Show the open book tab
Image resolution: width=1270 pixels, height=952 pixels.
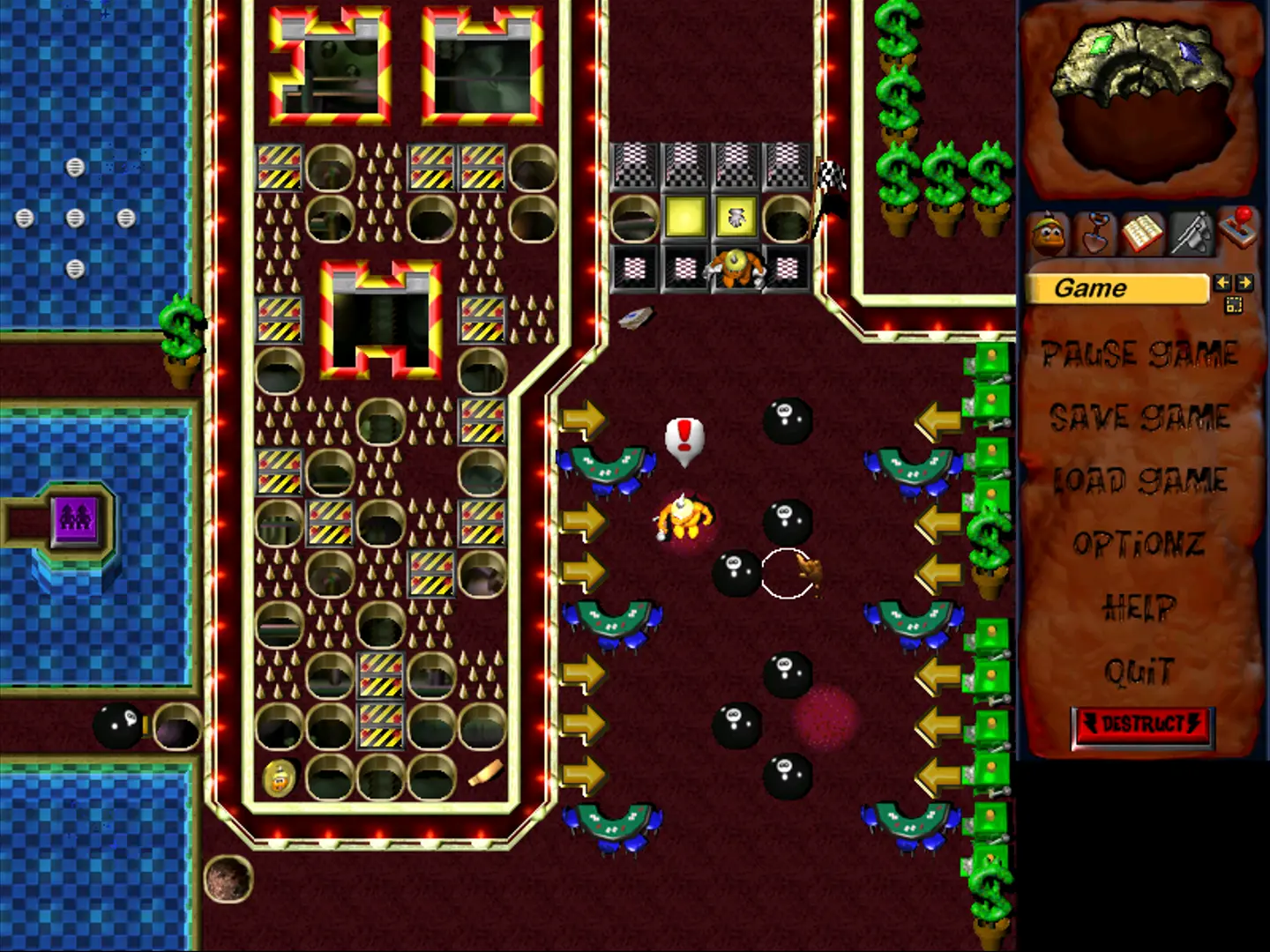point(1142,234)
